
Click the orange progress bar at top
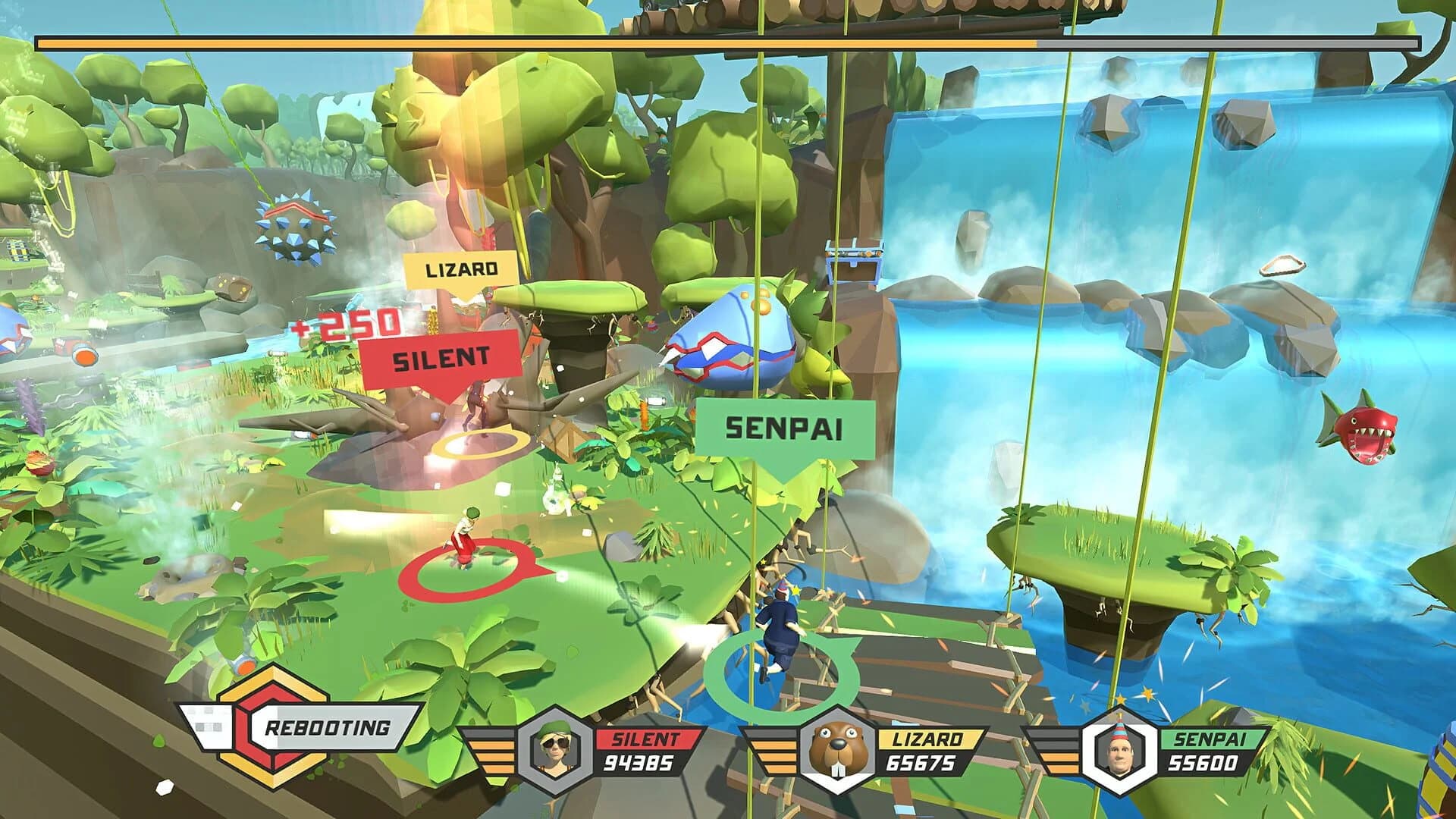tap(531, 45)
